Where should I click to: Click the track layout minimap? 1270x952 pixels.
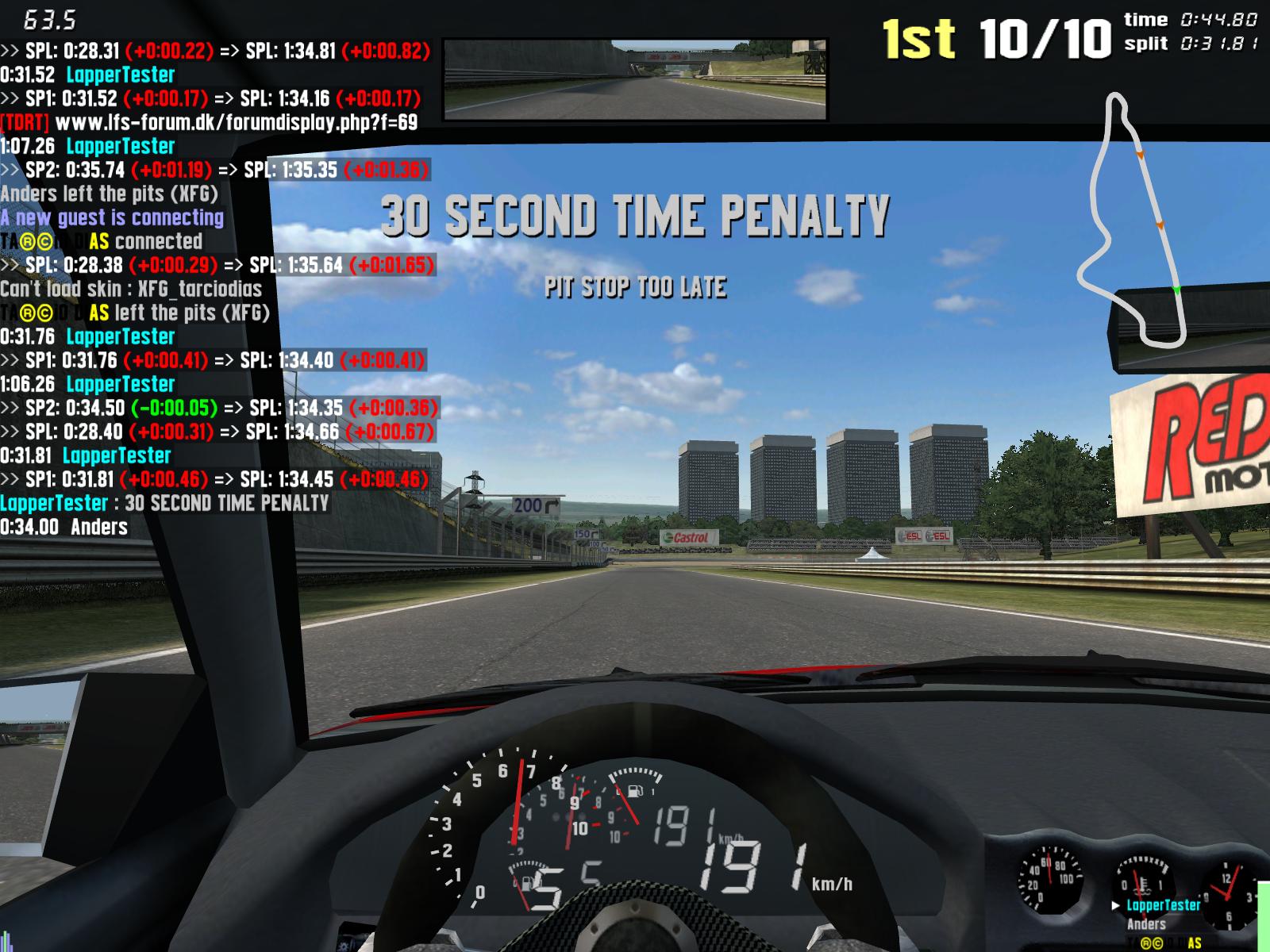click(x=1133, y=221)
